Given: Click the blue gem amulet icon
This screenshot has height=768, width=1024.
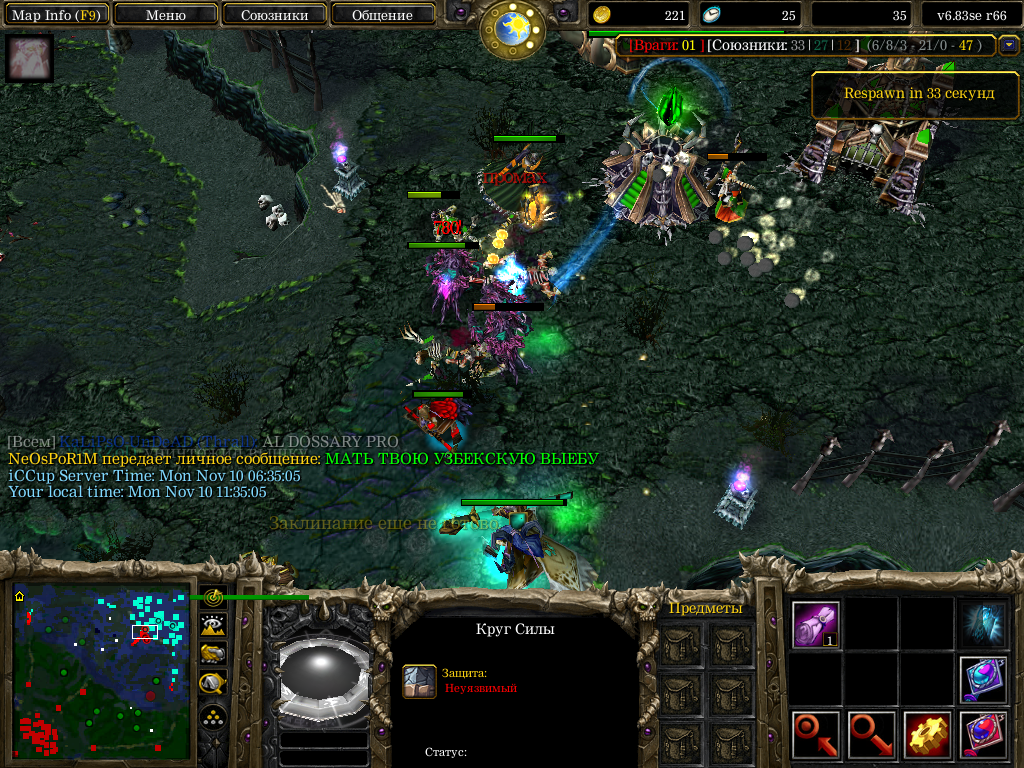Looking at the screenshot, I should 983,680.
